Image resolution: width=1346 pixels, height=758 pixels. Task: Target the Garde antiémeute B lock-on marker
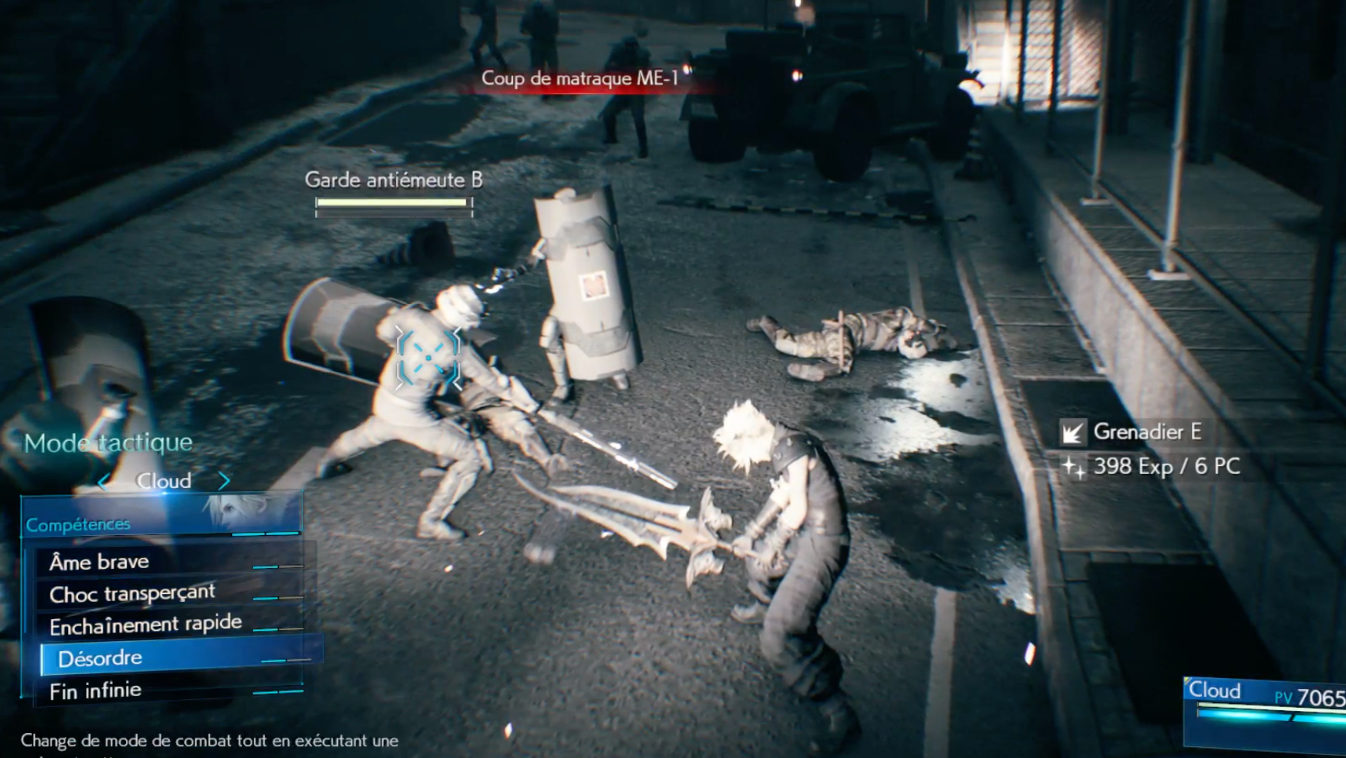(x=427, y=357)
